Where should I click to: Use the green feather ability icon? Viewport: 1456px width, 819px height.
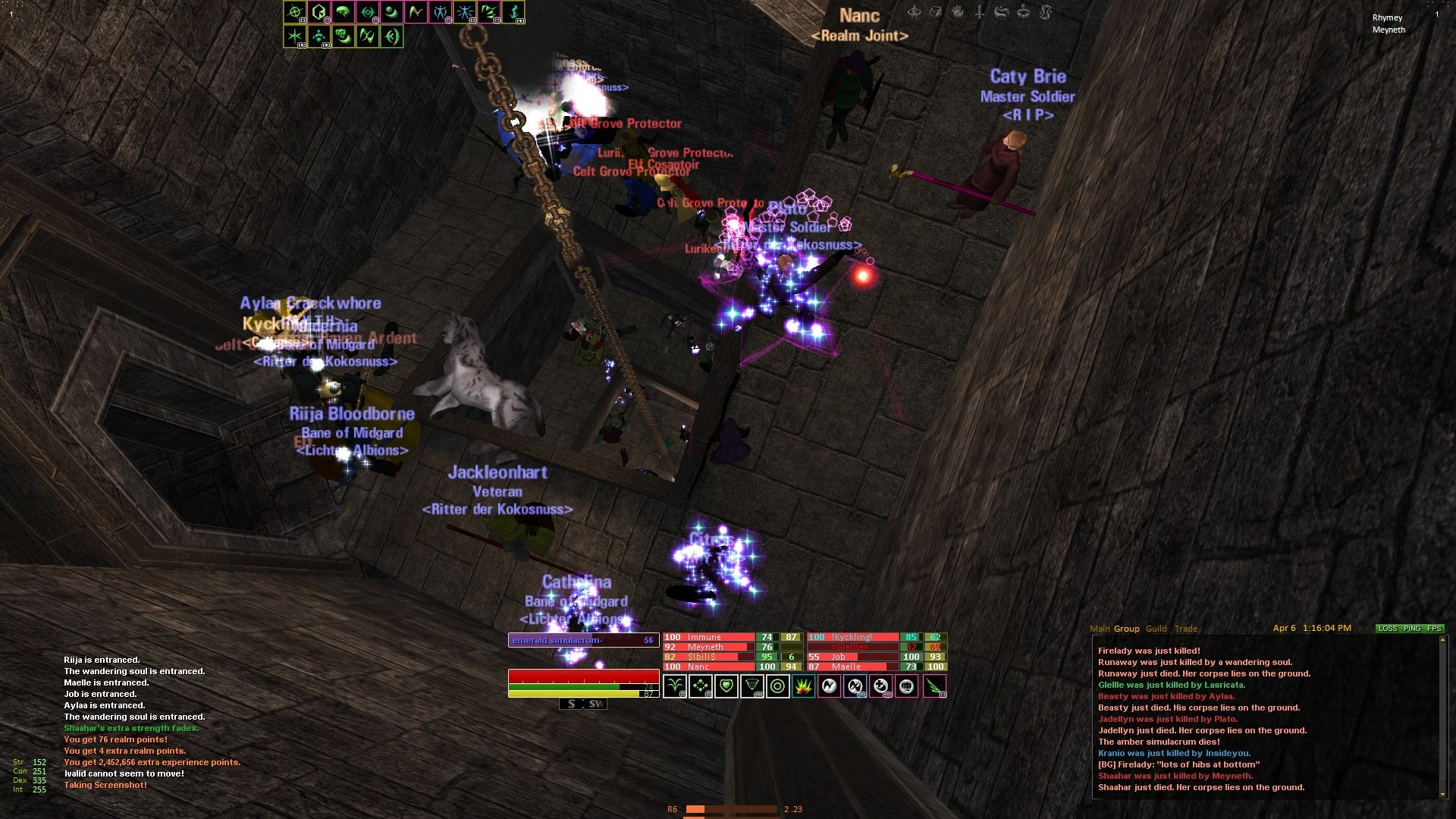(934, 686)
